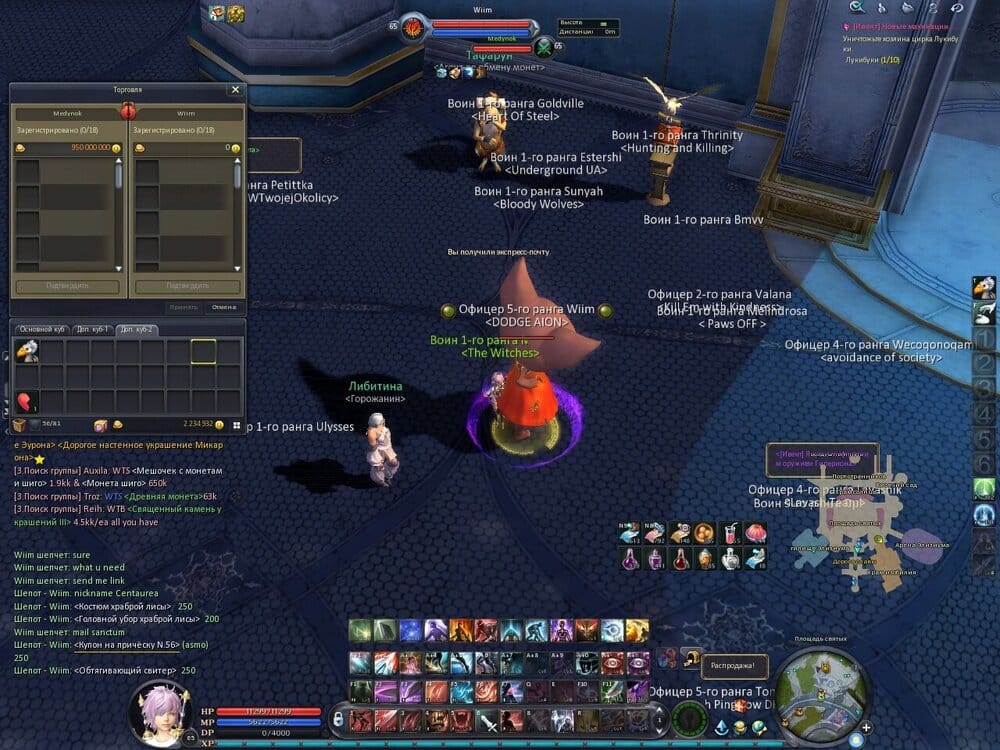1000x750 pixels.
Task: Click the minimap plus zoom button
Action: click(866, 727)
